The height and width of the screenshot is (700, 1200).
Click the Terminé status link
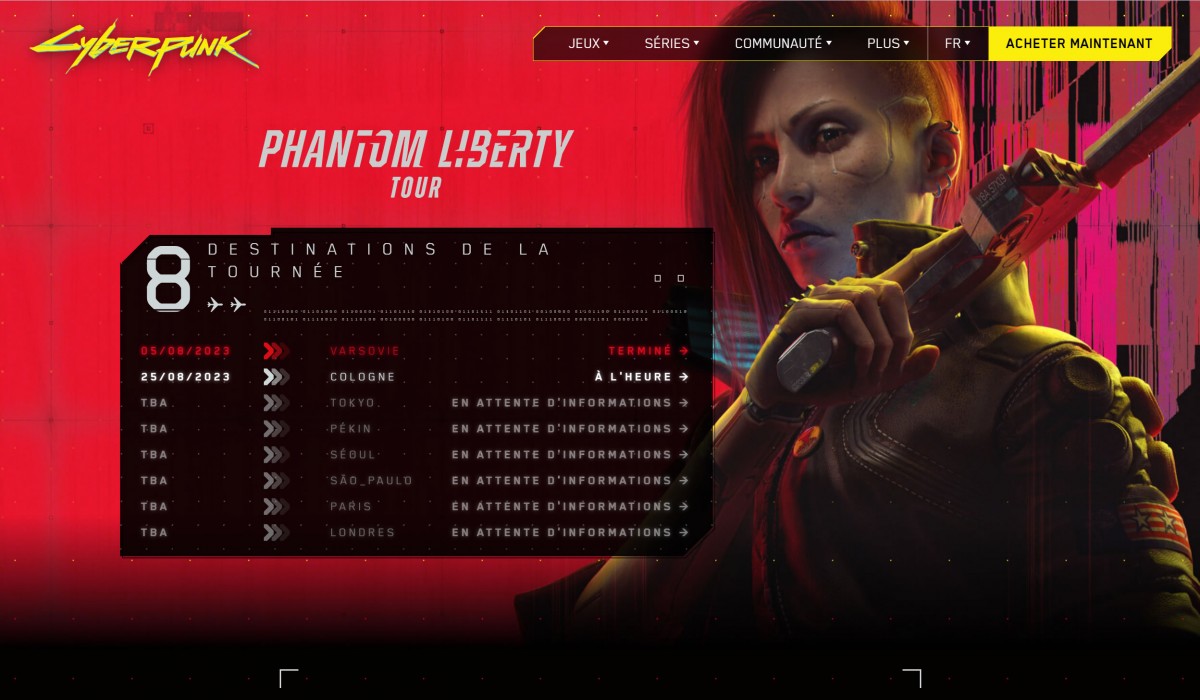coord(648,351)
